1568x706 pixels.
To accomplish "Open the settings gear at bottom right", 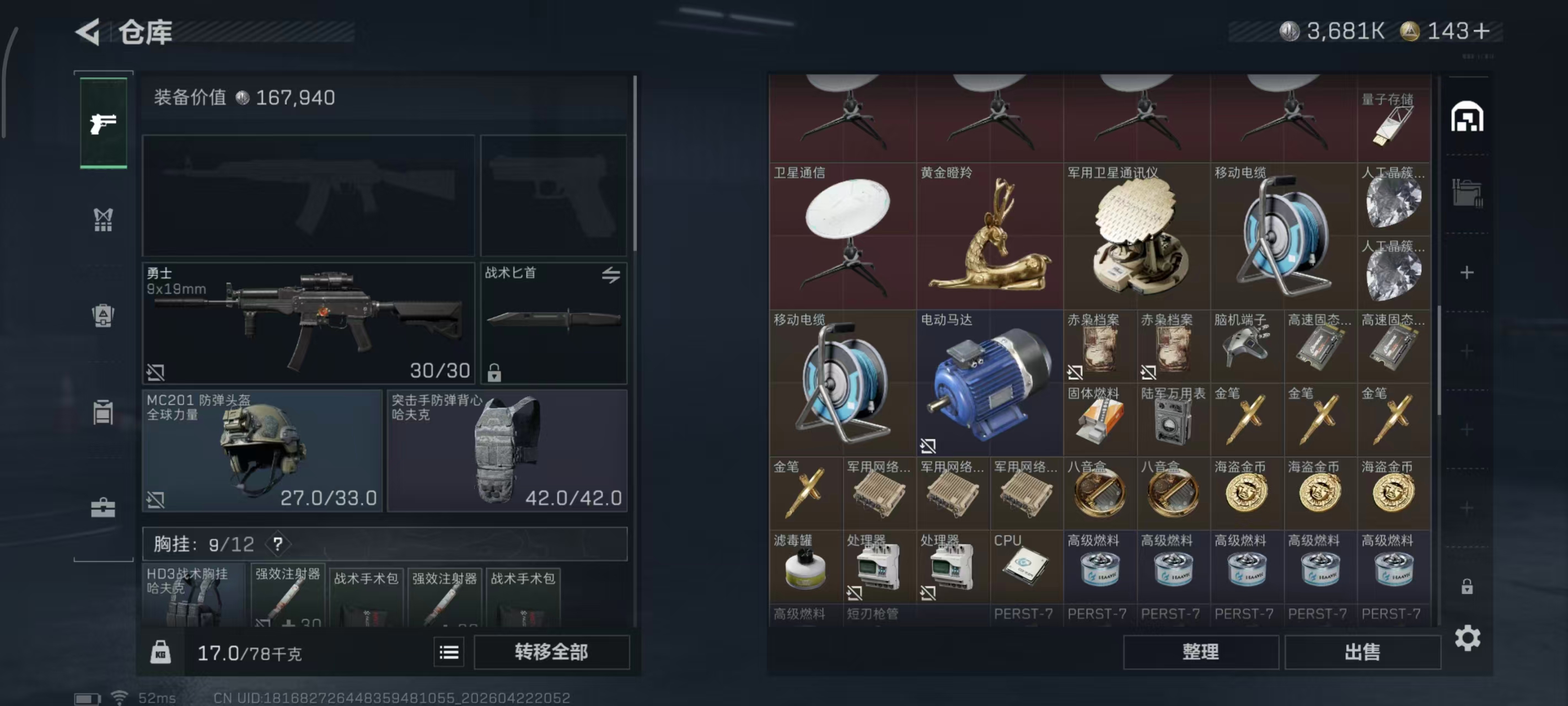I will pyautogui.click(x=1468, y=638).
